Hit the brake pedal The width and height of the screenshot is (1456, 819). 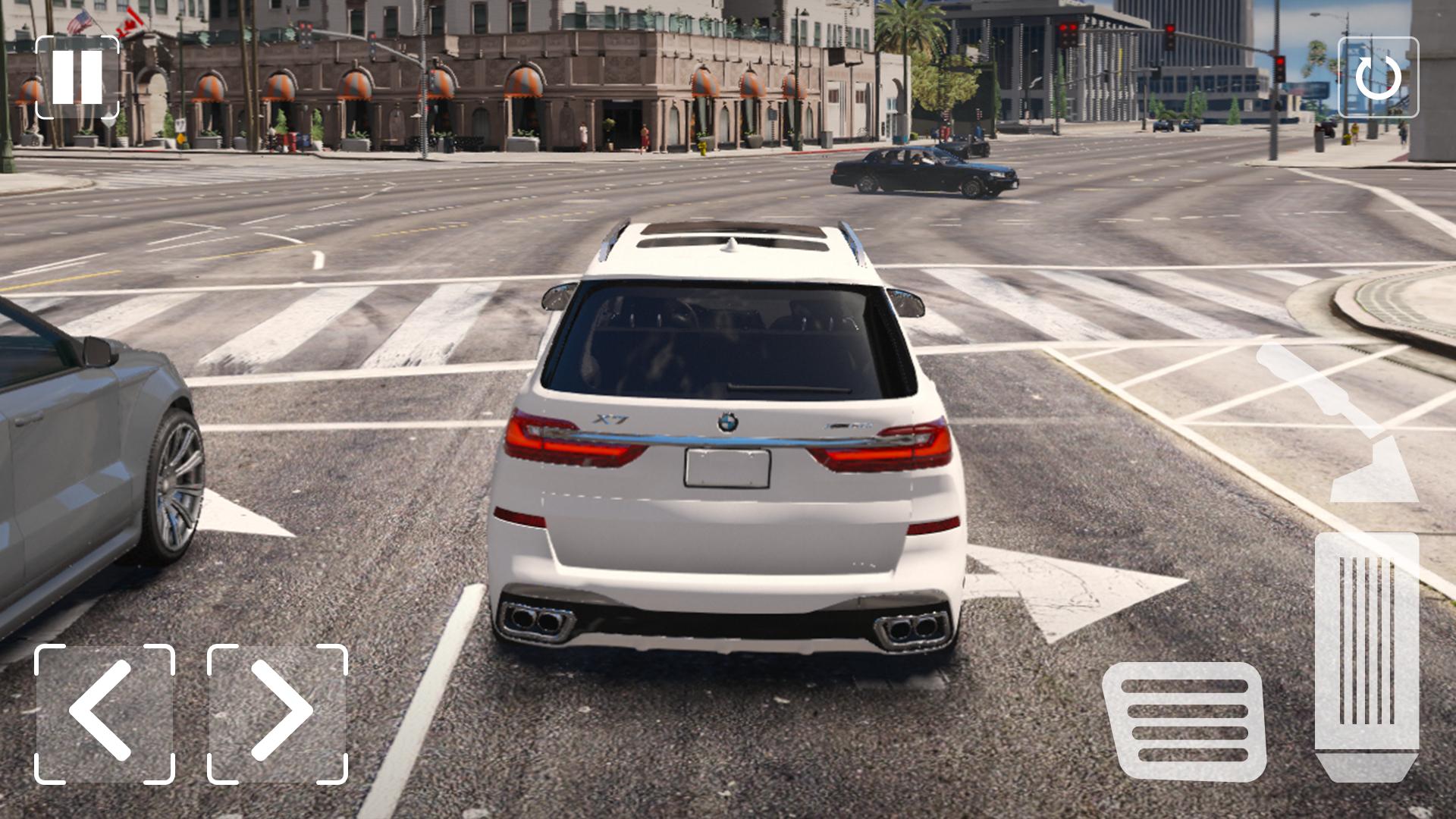pyautogui.click(x=1185, y=721)
